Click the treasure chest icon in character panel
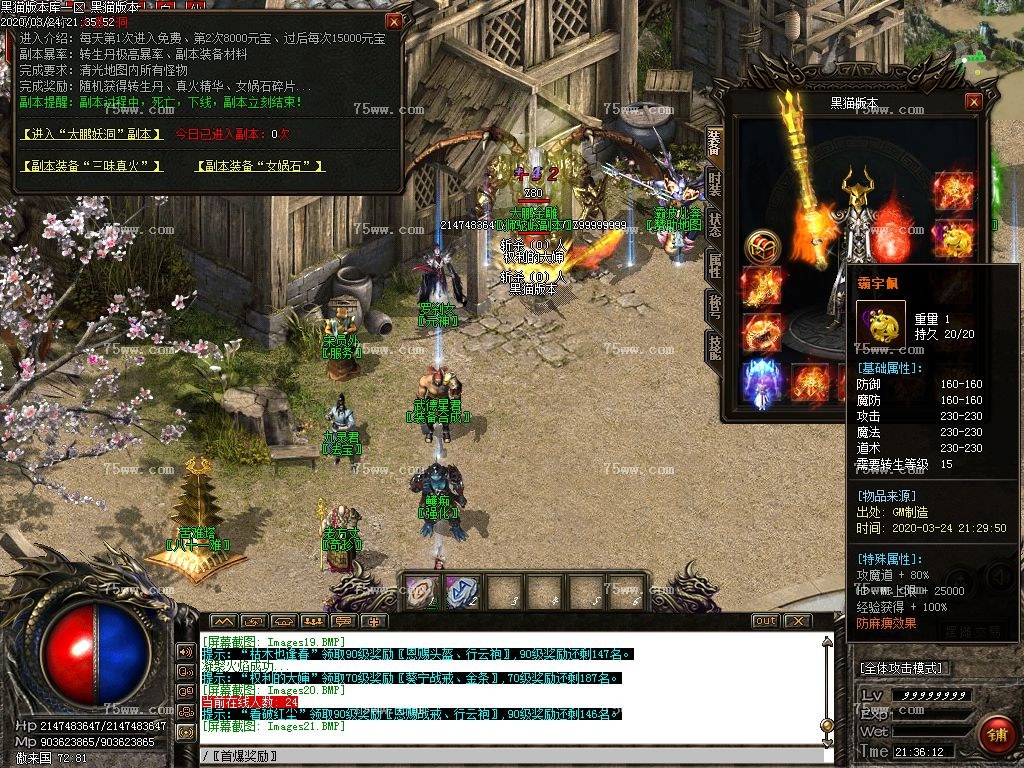Image resolution: width=1024 pixels, height=768 pixels. [762, 246]
